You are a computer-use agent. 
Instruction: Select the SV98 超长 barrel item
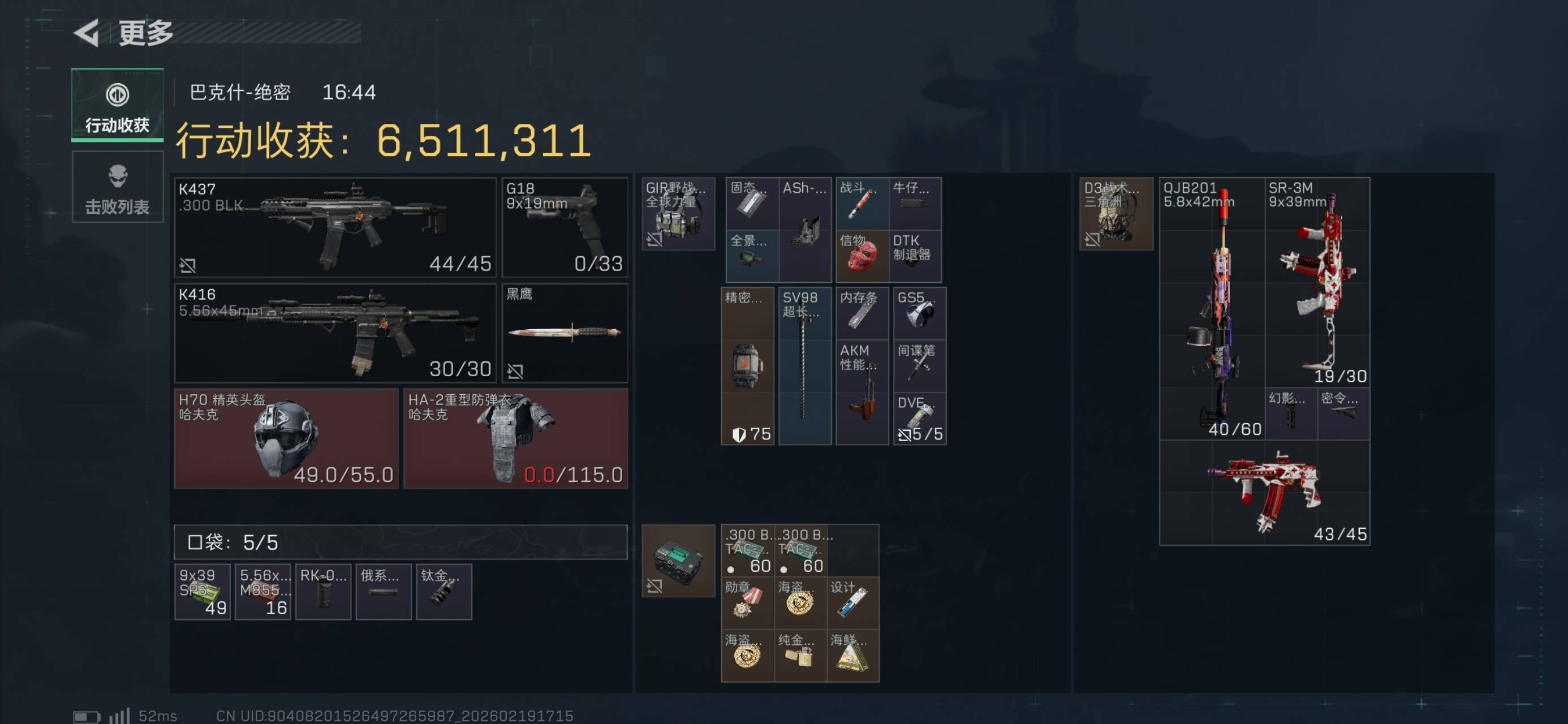[804, 366]
